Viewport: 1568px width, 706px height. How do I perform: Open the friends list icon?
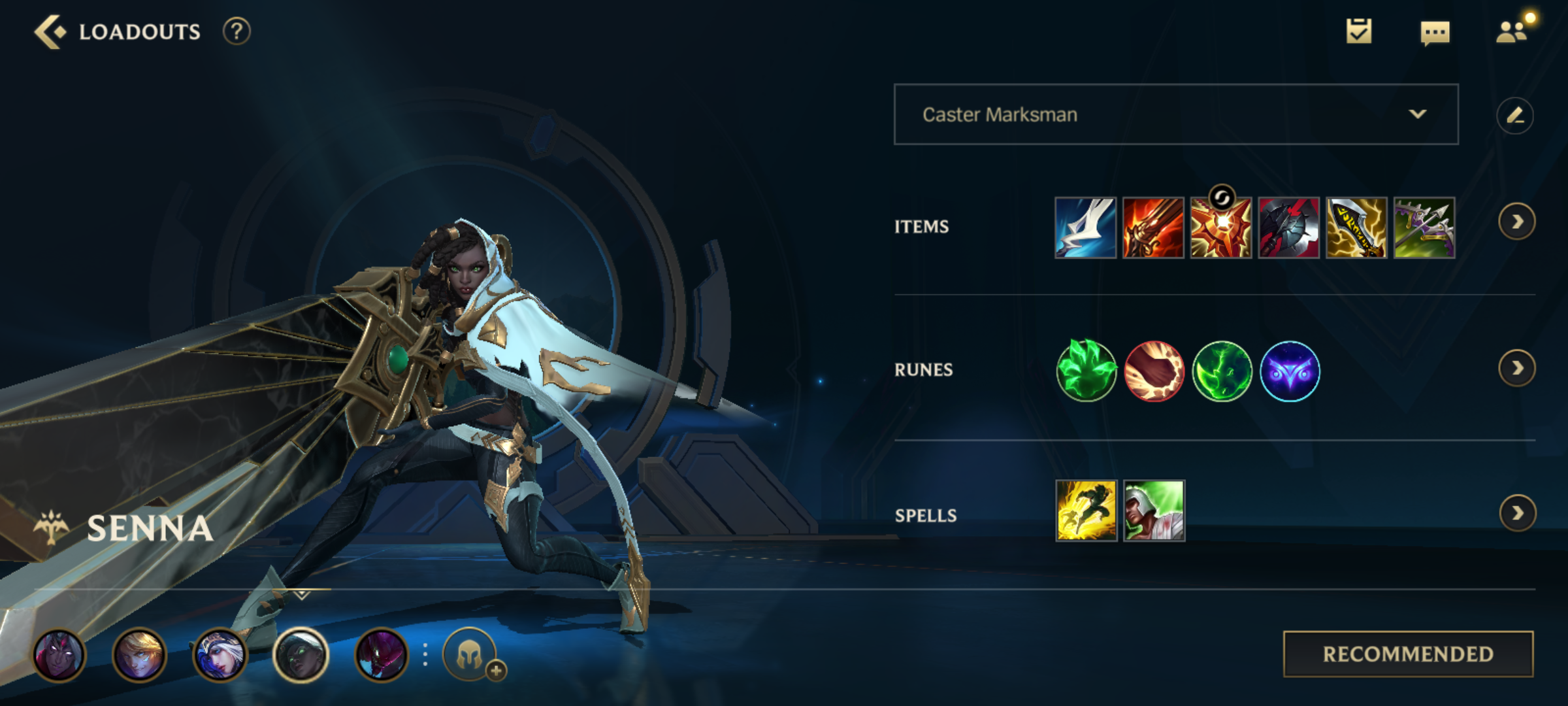click(1512, 31)
